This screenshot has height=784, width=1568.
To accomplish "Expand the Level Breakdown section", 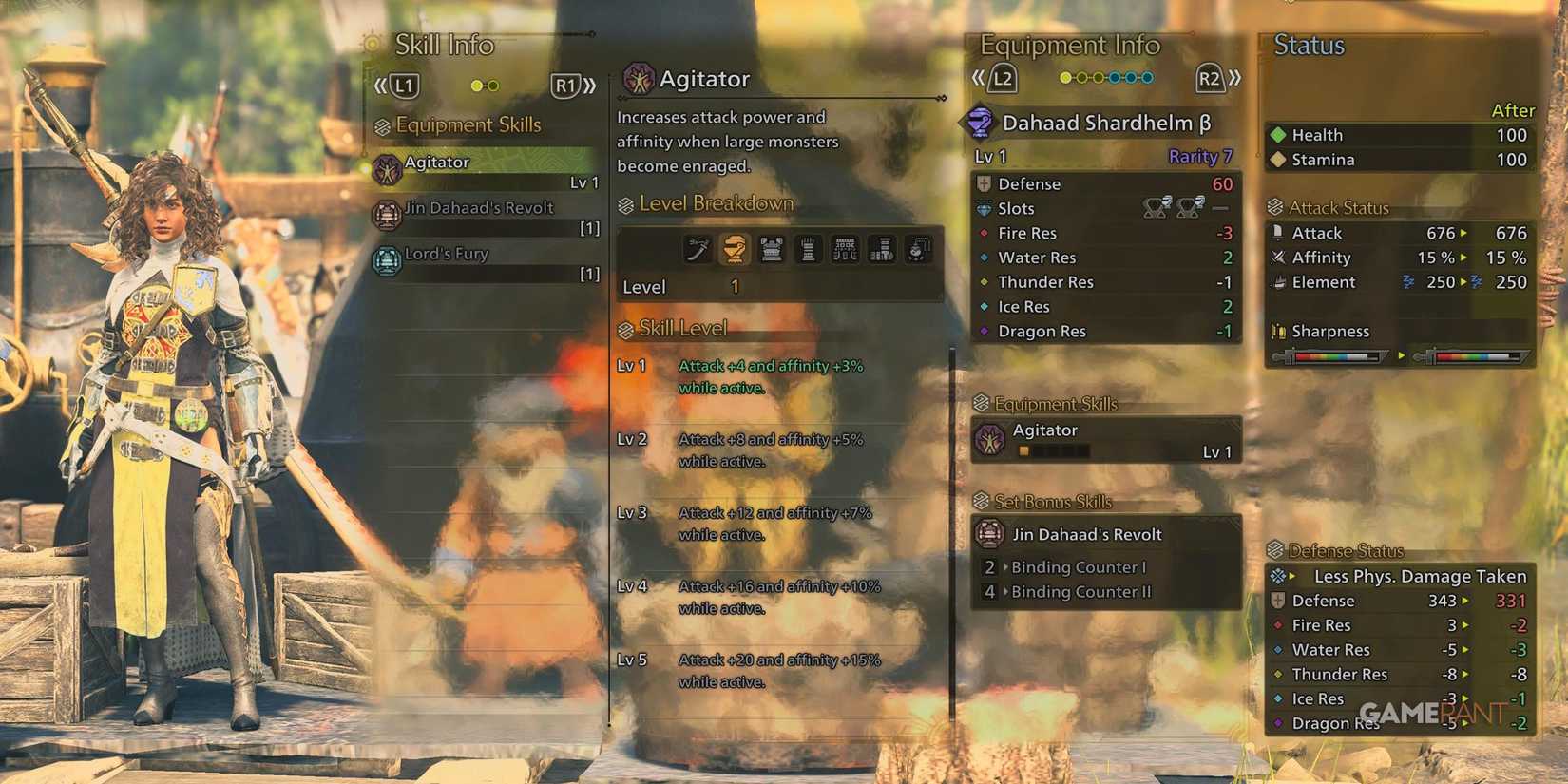I will click(708, 202).
